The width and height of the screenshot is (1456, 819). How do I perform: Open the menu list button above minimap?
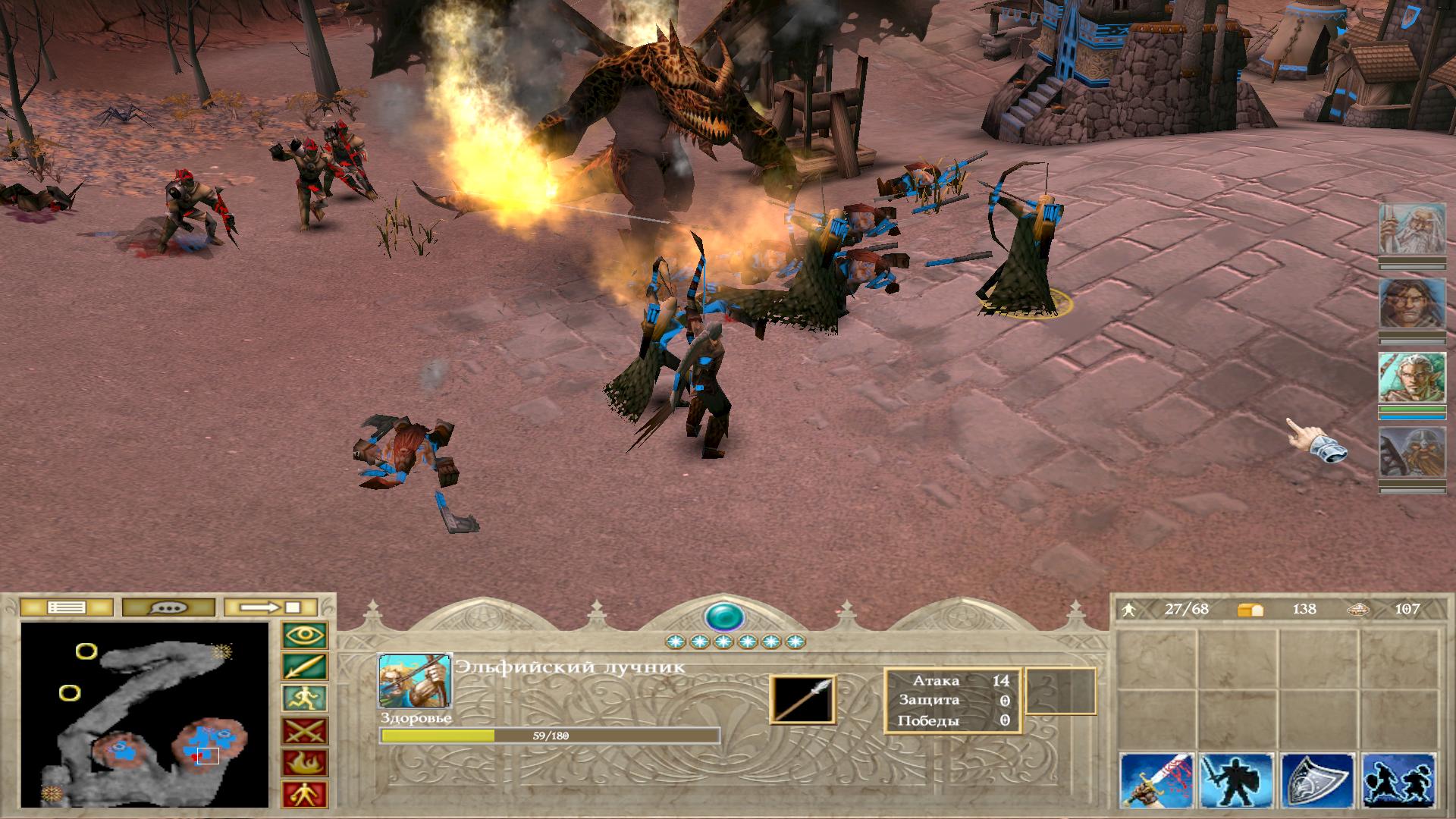(66, 607)
